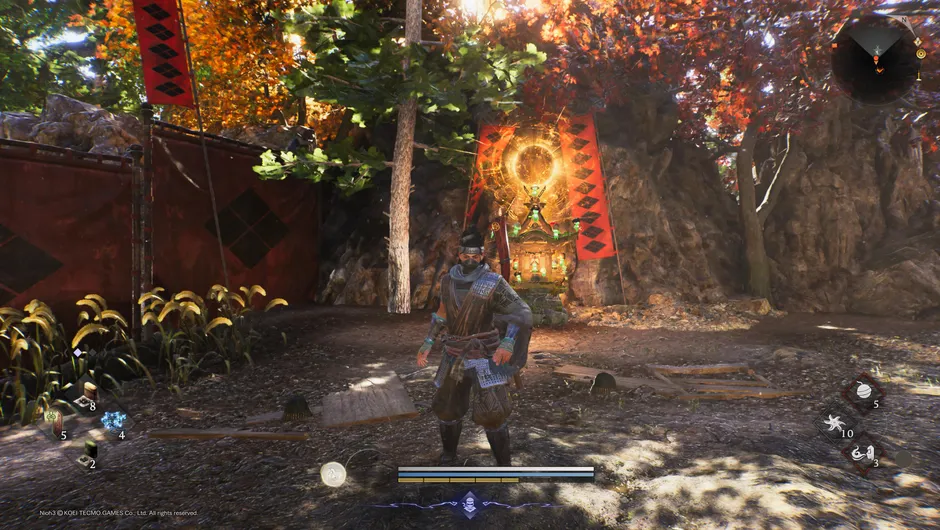940x530 pixels.
Task: Open the circular minimap compass
Action: point(878,56)
